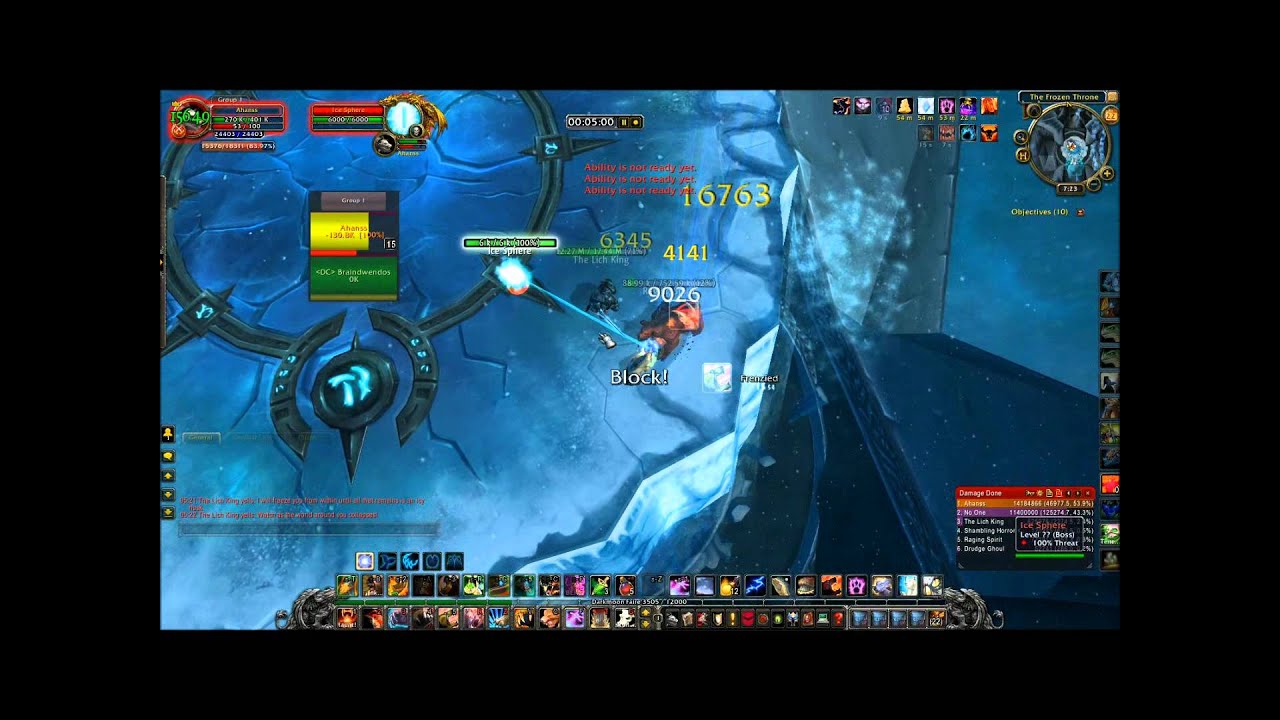Image resolution: width=1280 pixels, height=720 pixels.
Task: Open the rightmost bag on the bottom bag bar
Action: coord(934,618)
